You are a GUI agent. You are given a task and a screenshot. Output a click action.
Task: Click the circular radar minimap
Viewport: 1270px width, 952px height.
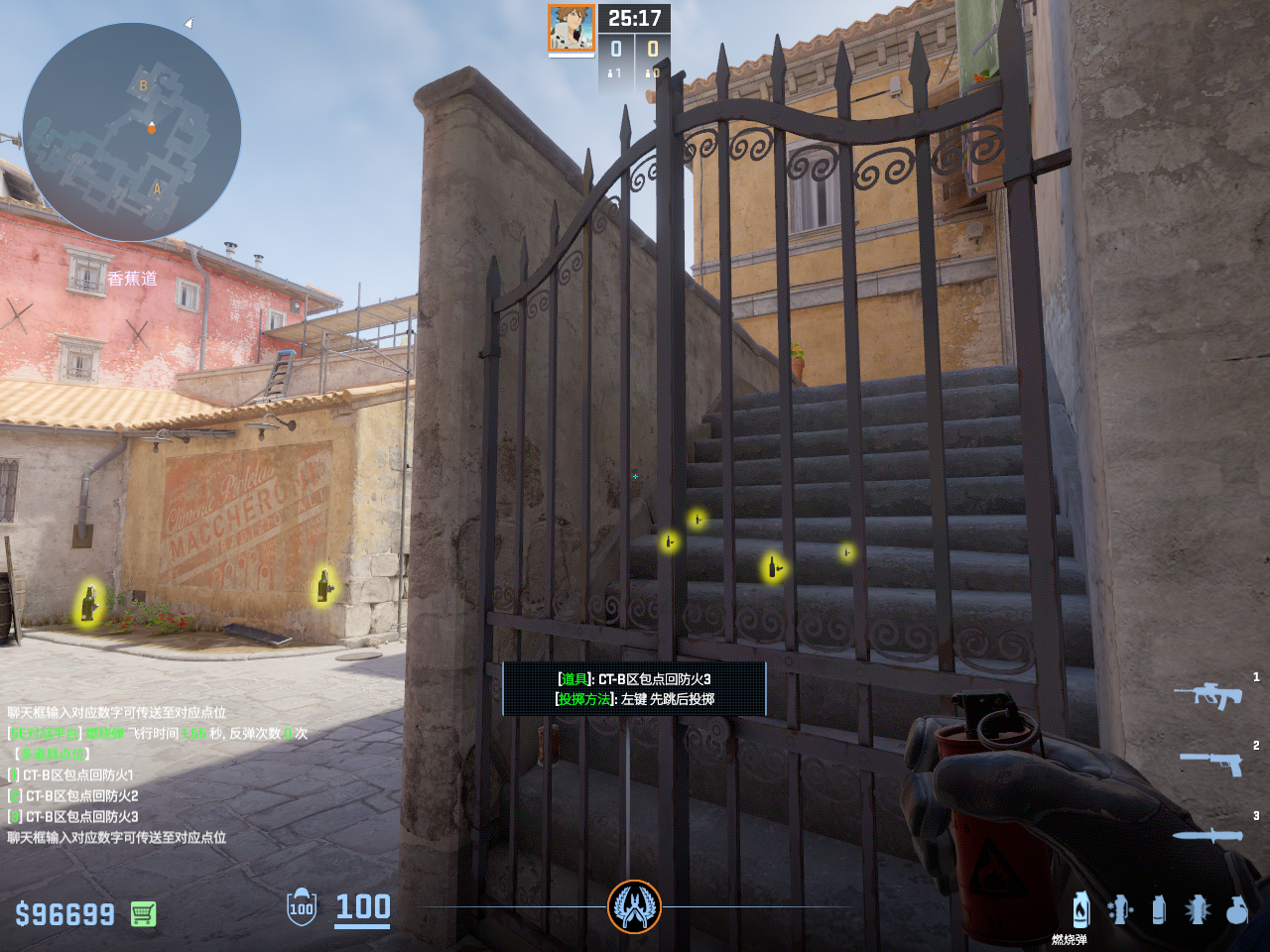coord(132,132)
